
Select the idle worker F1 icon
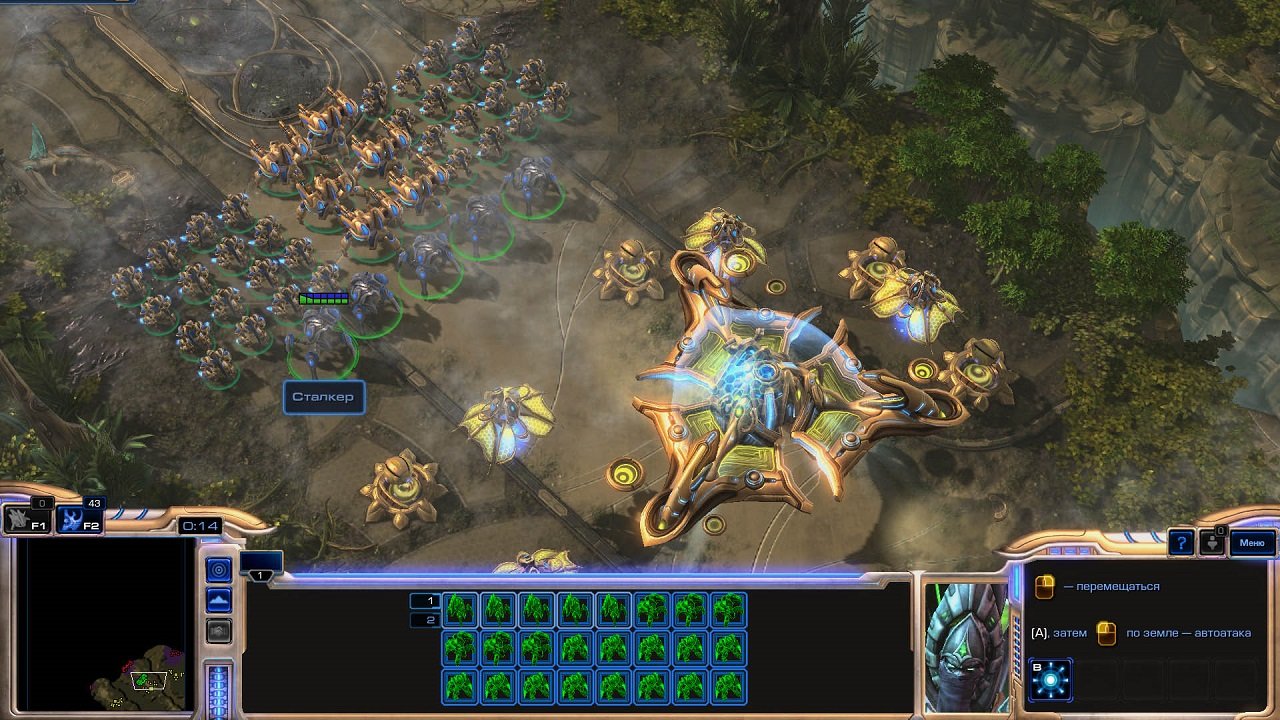pos(27,520)
